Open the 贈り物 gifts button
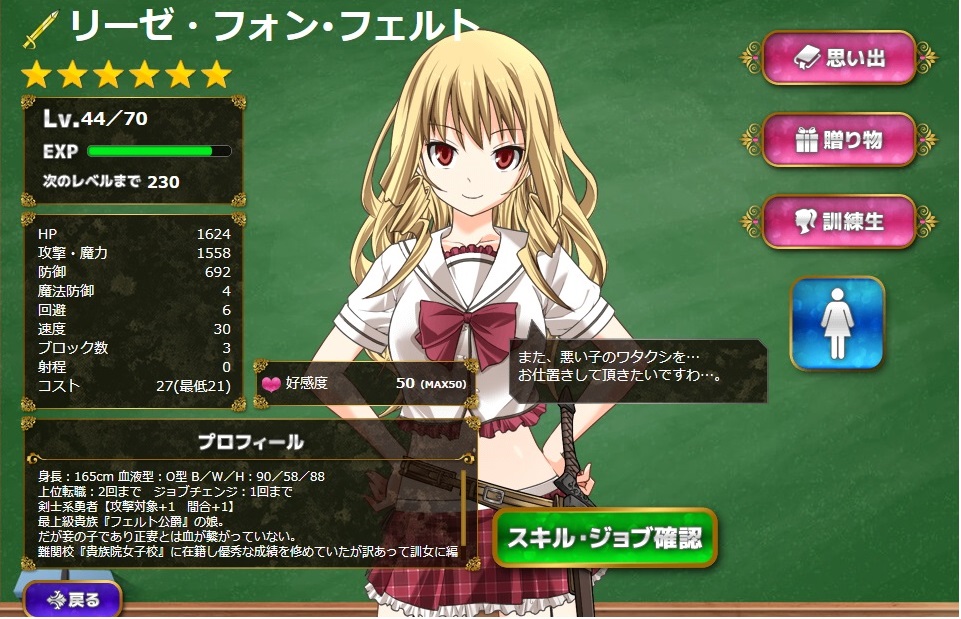Image resolution: width=961 pixels, height=619 pixels. (x=839, y=140)
